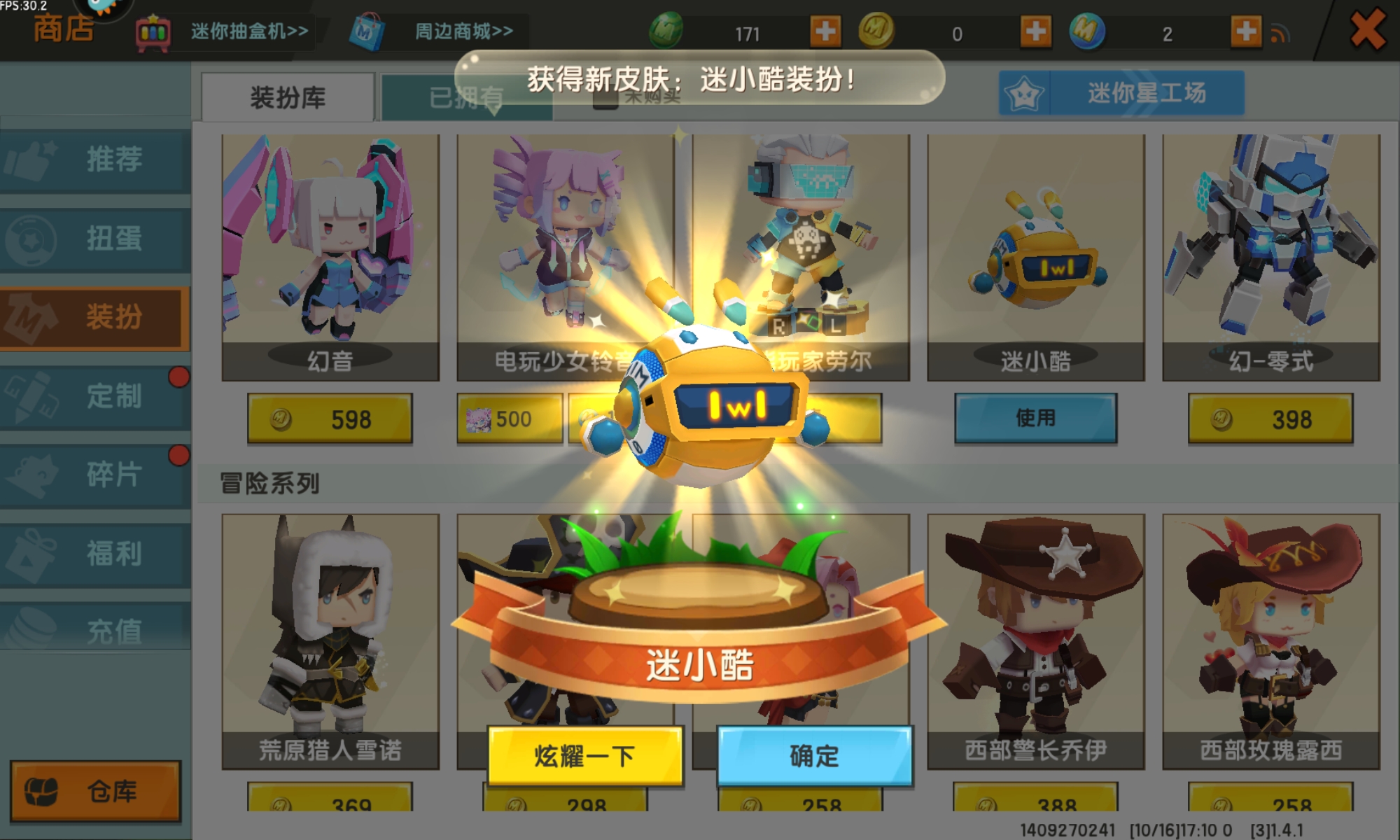Viewport: 1400px width, 840px height.
Task: Click the plus beside the gold coin balance
Action: [x=1035, y=31]
